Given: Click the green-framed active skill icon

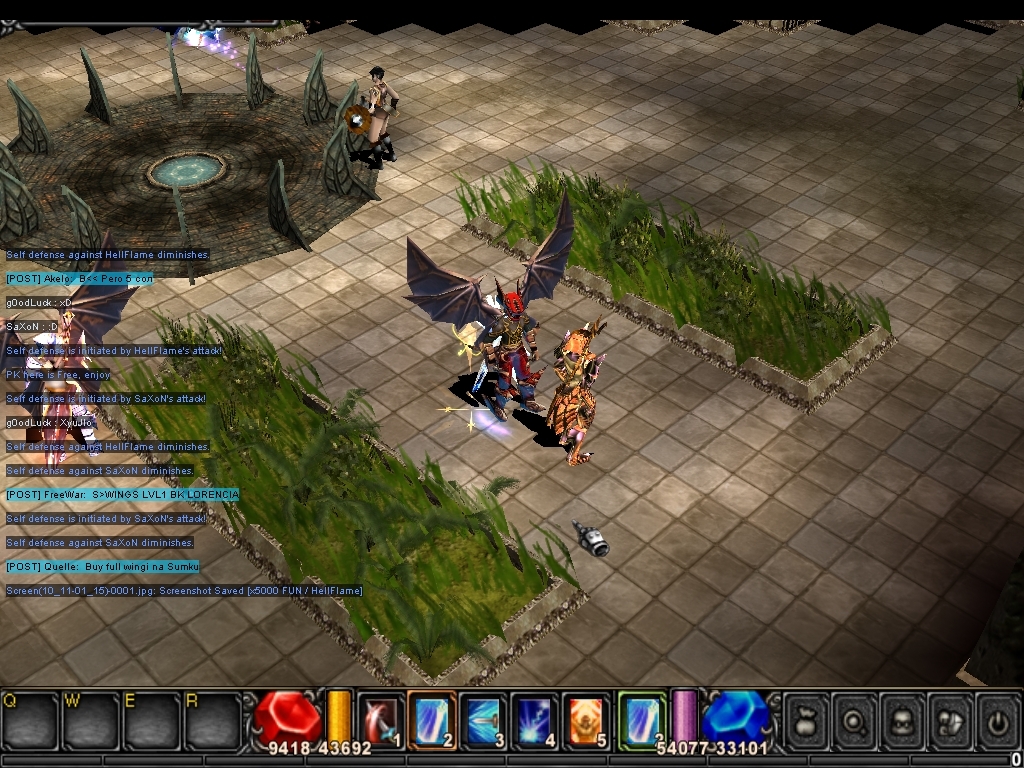Looking at the screenshot, I should click(x=642, y=719).
